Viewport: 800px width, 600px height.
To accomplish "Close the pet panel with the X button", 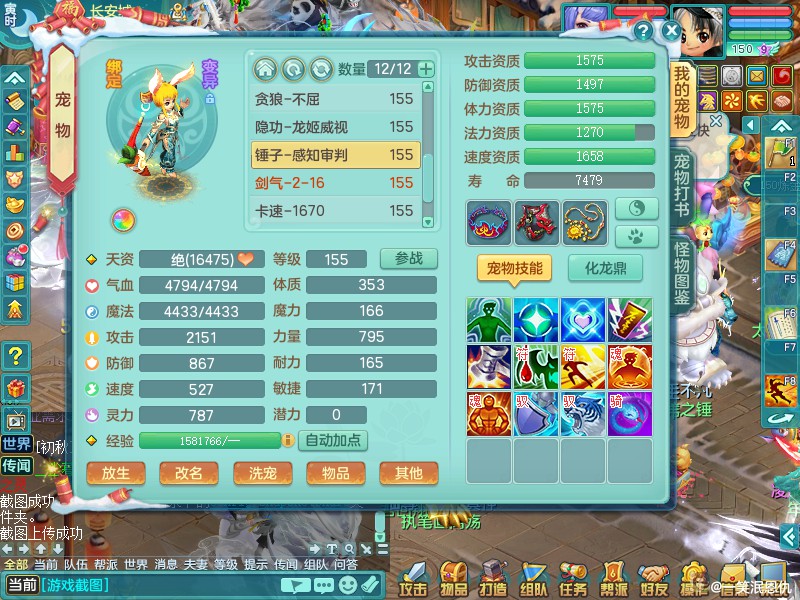I will tap(671, 30).
